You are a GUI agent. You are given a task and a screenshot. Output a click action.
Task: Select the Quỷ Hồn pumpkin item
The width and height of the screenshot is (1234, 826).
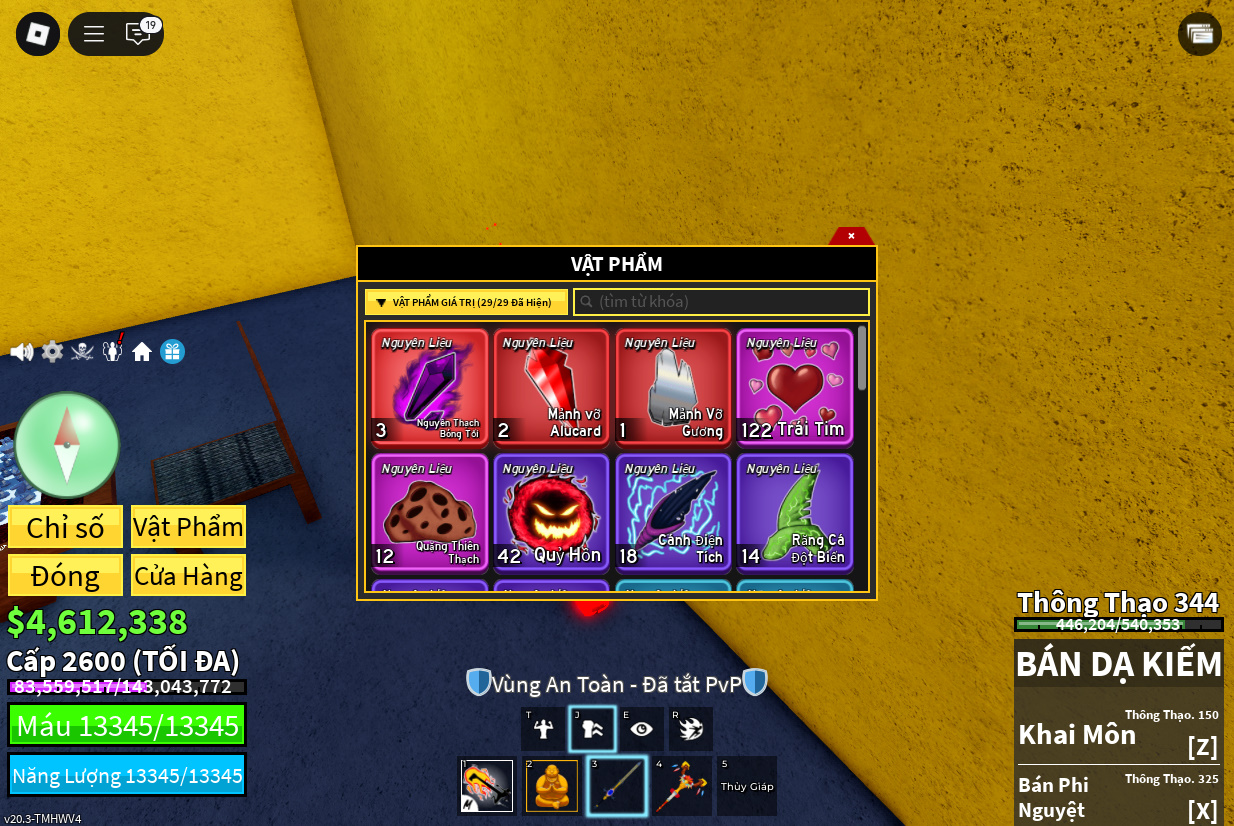(x=551, y=512)
